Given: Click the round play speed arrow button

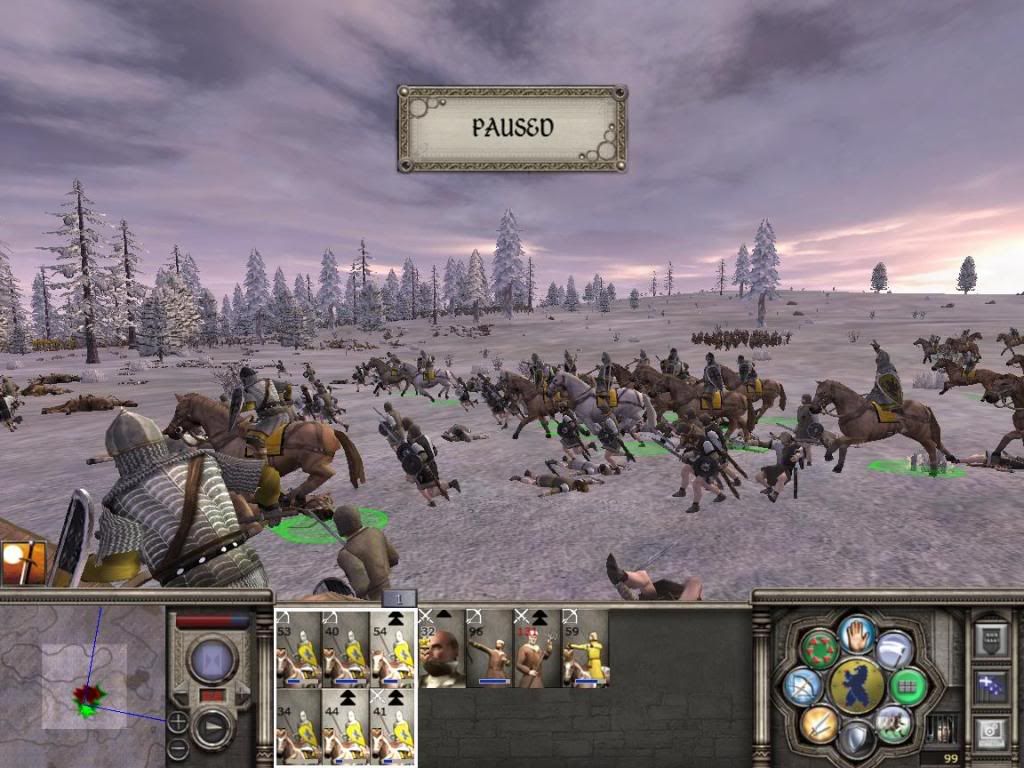Looking at the screenshot, I should tap(212, 727).
